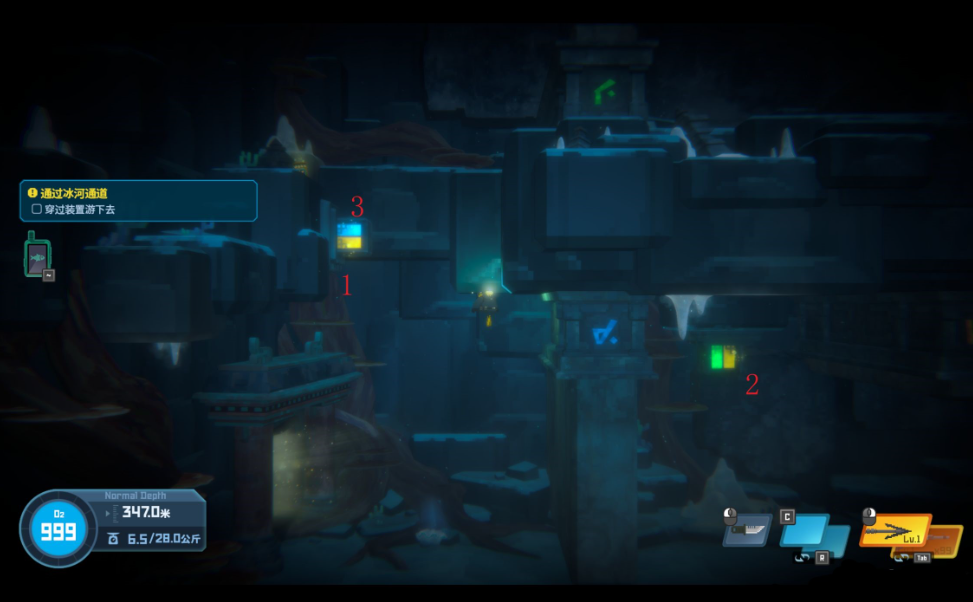Select the diving knife weapon slot
Image resolution: width=973 pixels, height=602 pixels.
[747, 531]
